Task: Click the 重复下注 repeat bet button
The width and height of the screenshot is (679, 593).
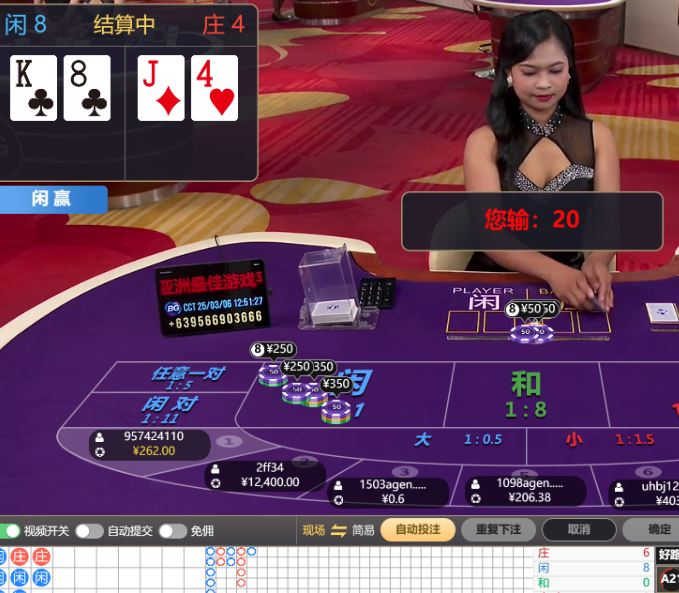Action: click(x=499, y=530)
